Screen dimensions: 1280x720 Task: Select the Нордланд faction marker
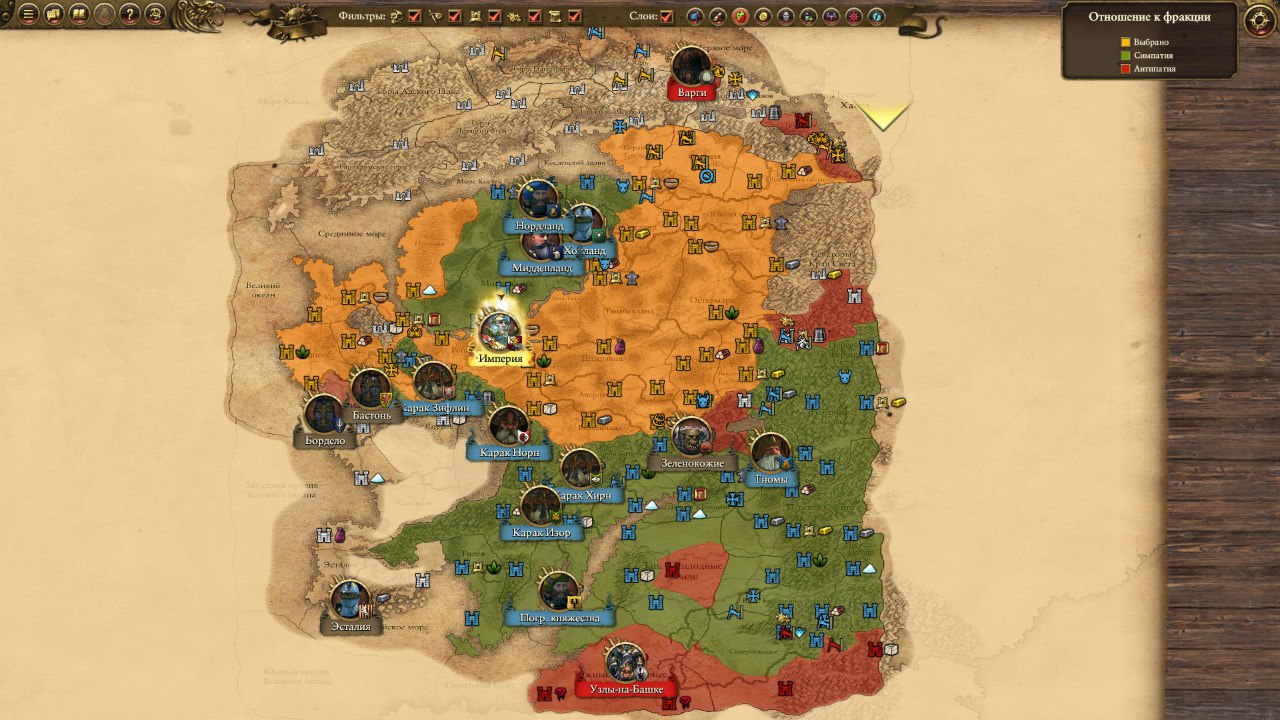(538, 201)
